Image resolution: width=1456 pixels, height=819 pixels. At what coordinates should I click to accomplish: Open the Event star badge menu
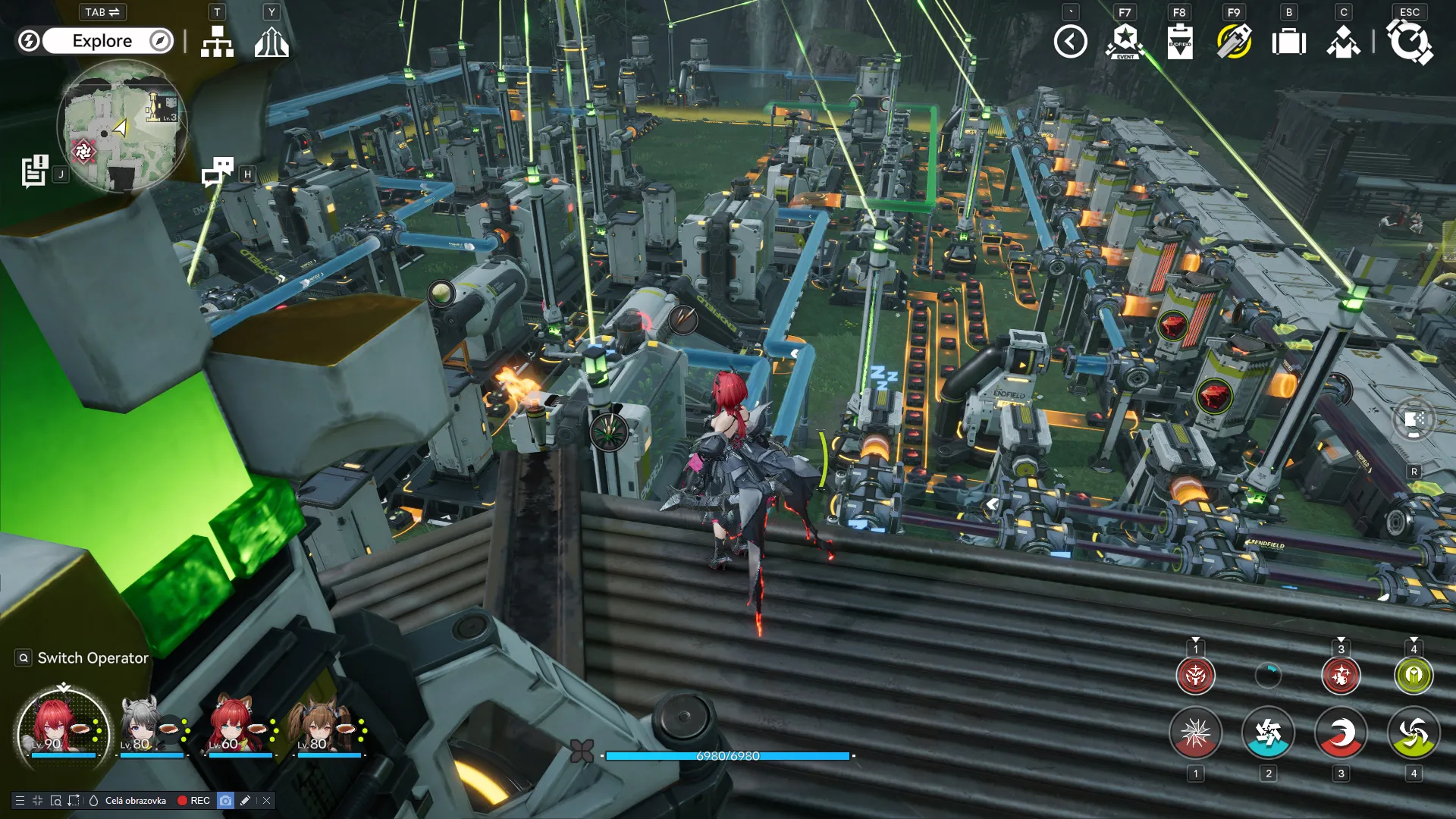(1125, 42)
